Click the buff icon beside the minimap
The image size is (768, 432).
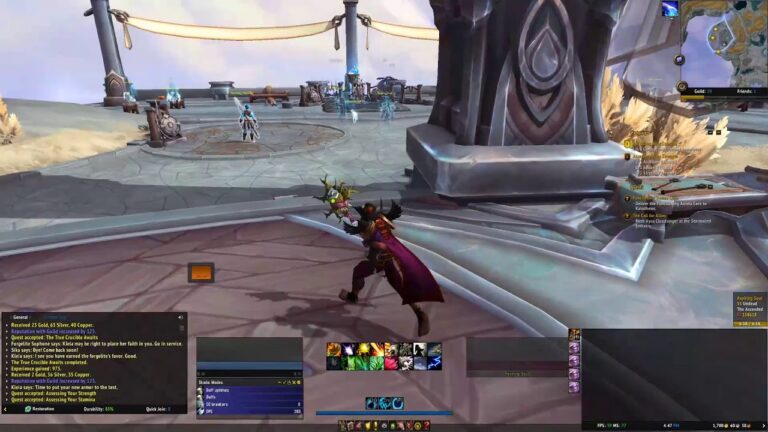click(669, 9)
